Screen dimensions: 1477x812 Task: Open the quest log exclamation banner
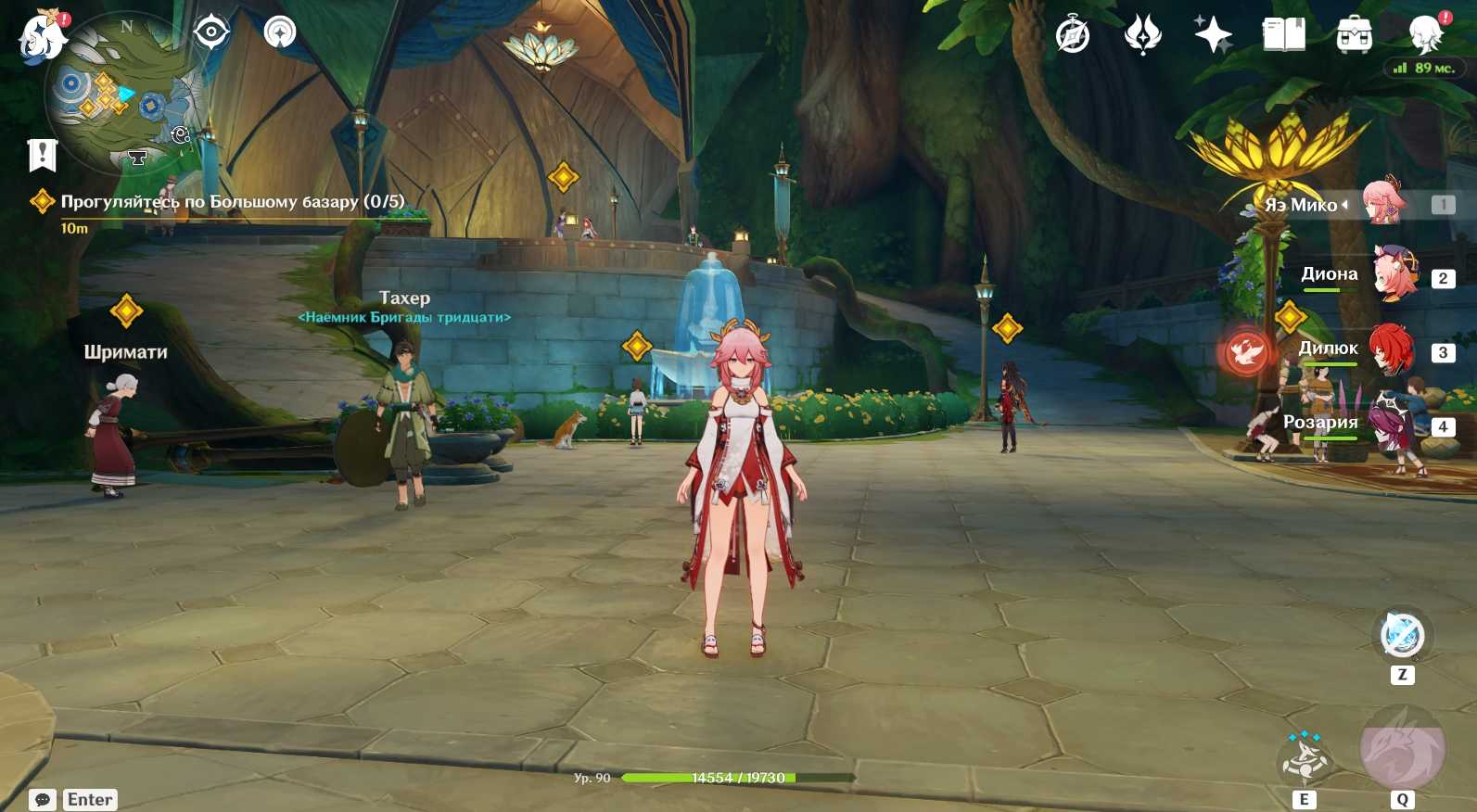pyautogui.click(x=42, y=155)
